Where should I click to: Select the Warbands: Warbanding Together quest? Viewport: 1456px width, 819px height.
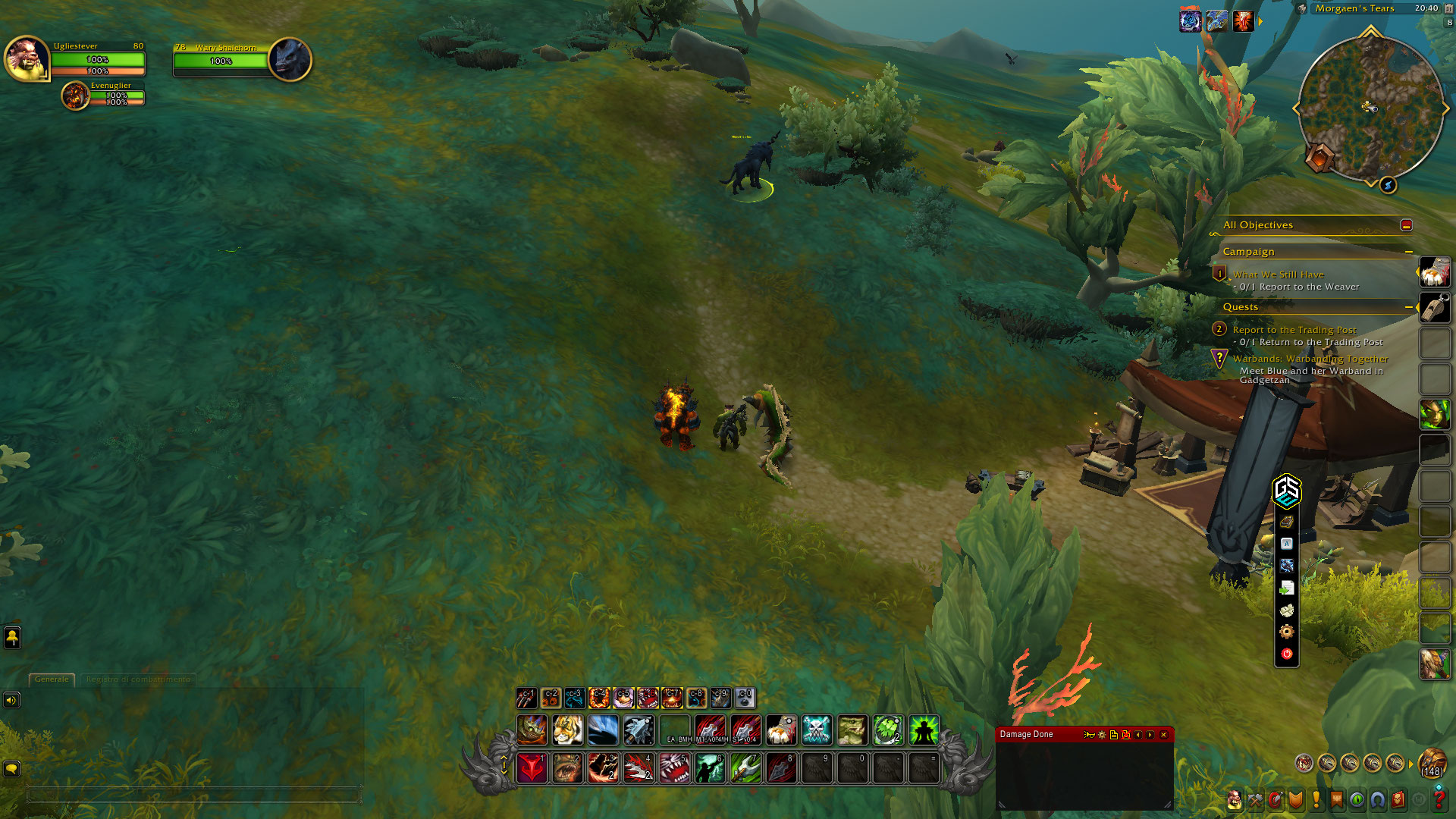point(1310,359)
